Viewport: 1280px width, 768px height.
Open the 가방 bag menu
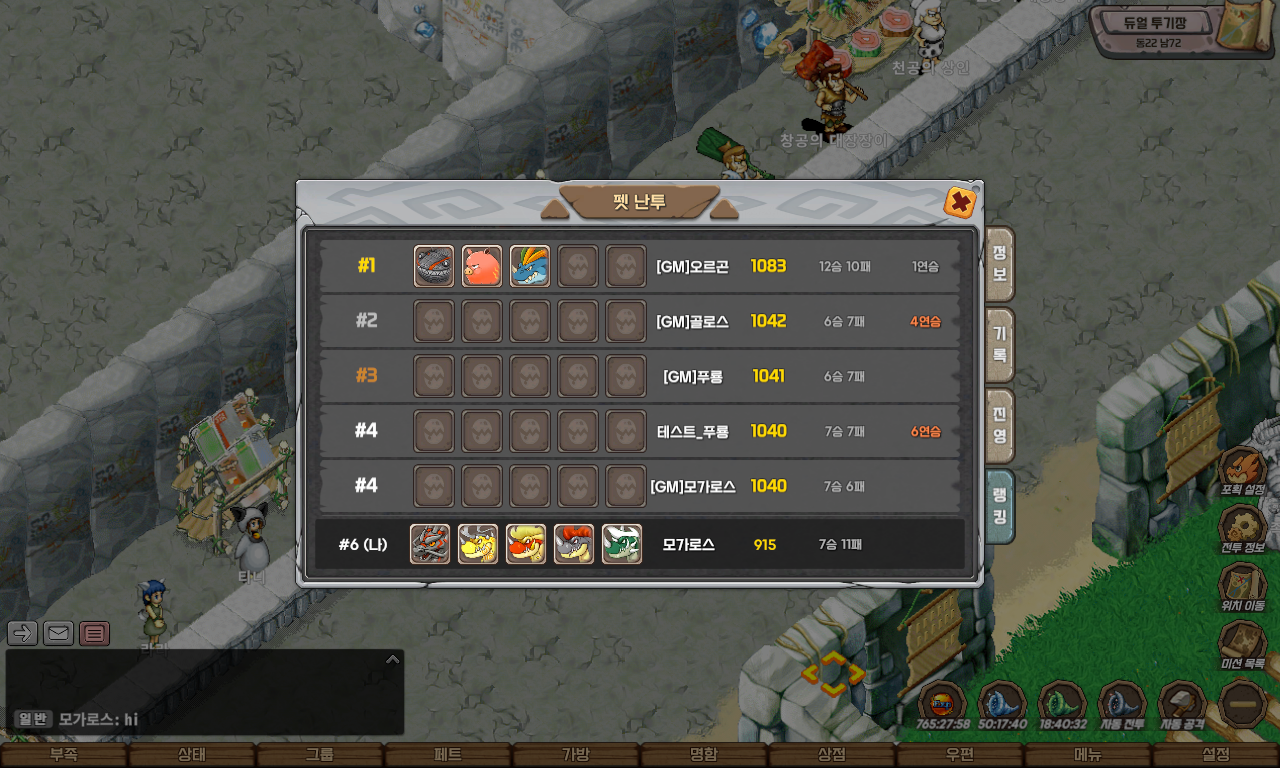[575, 755]
